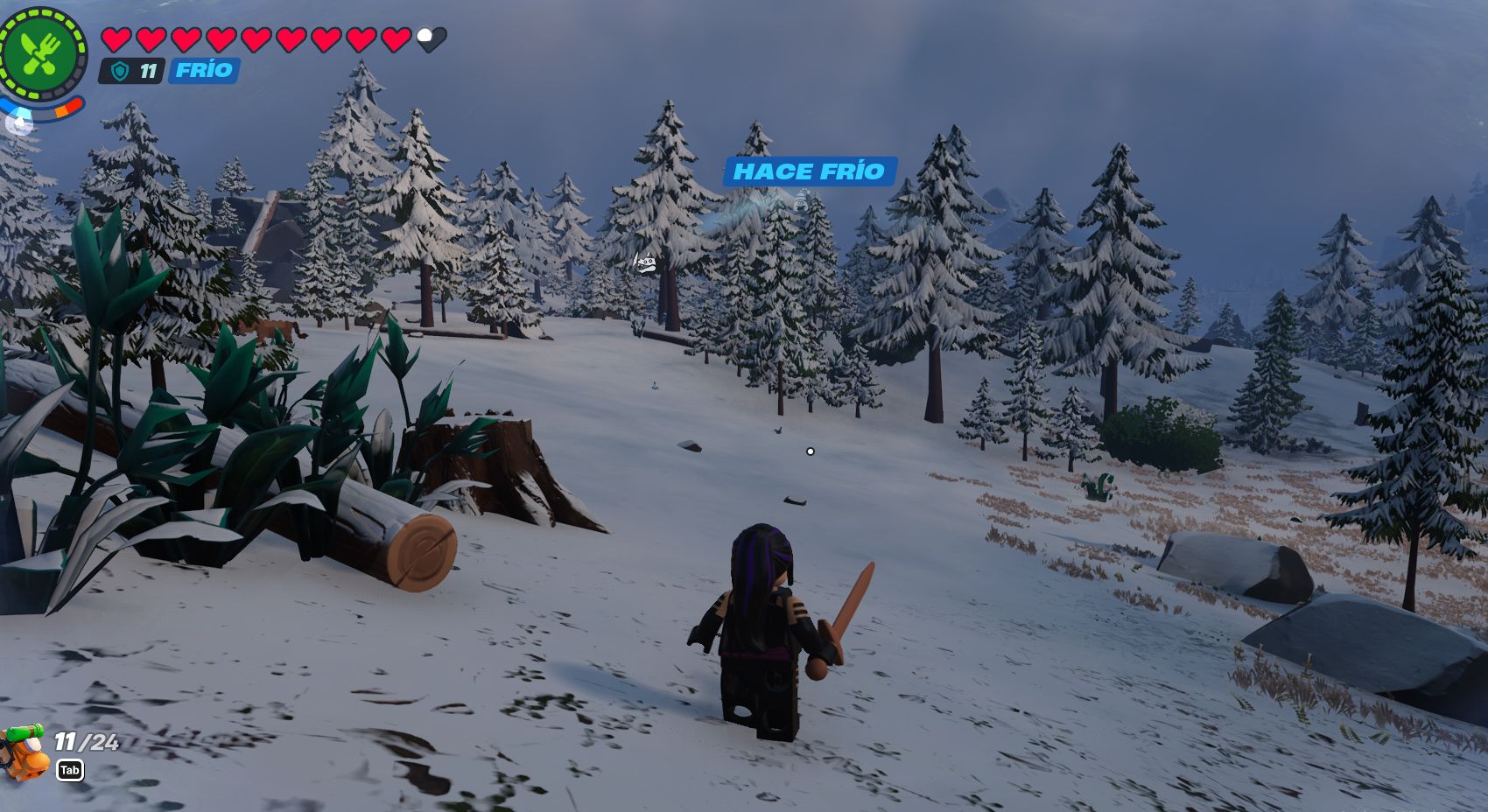
Task: Expand the inventory via the Tab prompt
Action: click(70, 772)
